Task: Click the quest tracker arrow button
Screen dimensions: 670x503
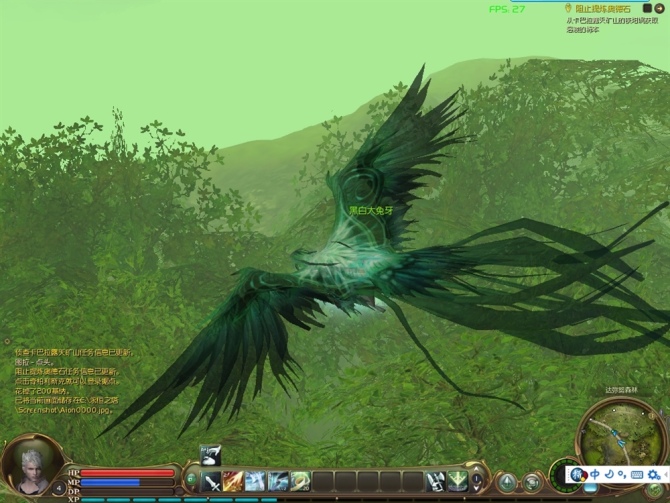Action: pyautogui.click(x=659, y=8)
